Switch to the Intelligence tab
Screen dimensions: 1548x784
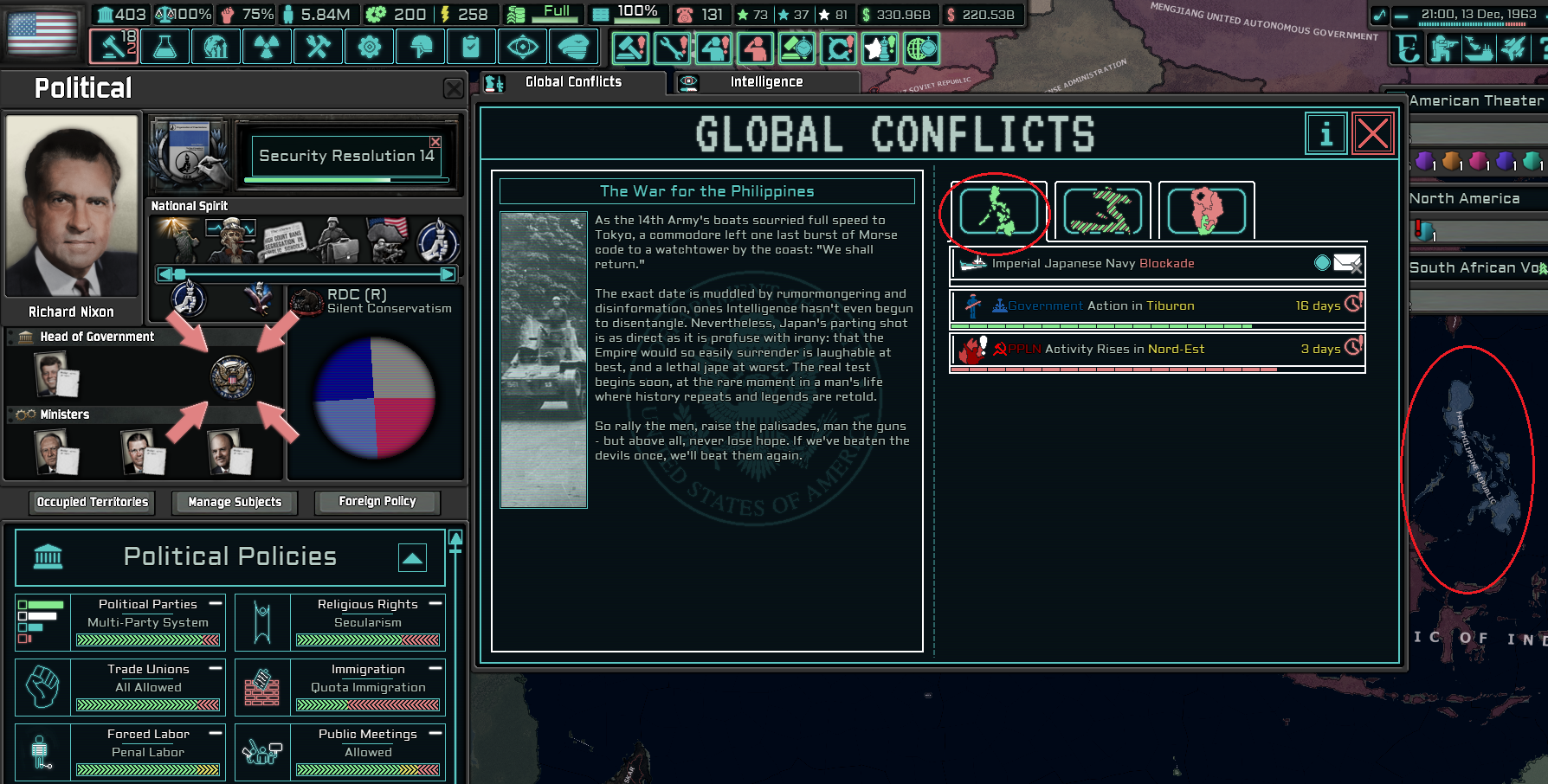(763, 81)
